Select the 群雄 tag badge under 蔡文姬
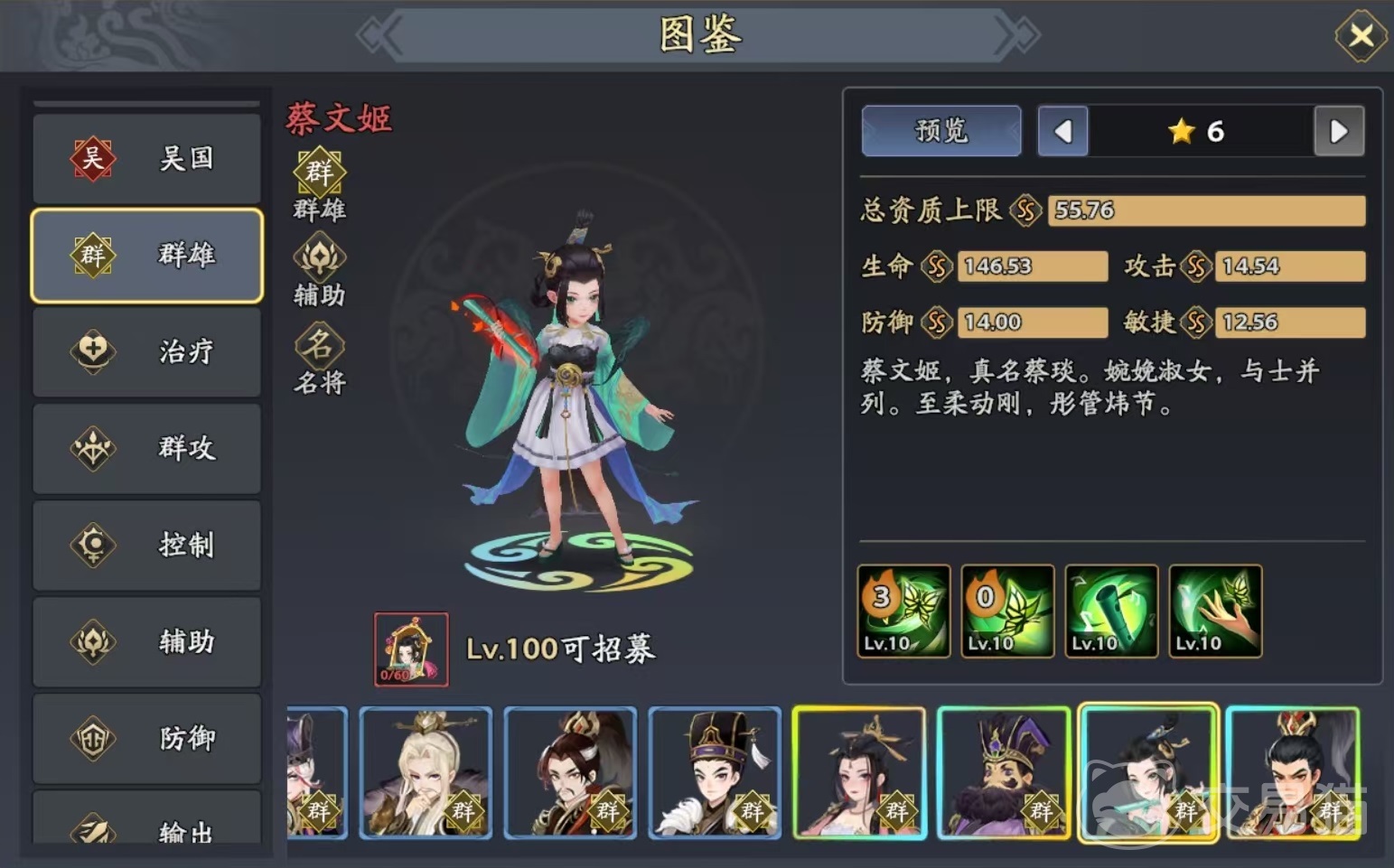 tap(317, 172)
